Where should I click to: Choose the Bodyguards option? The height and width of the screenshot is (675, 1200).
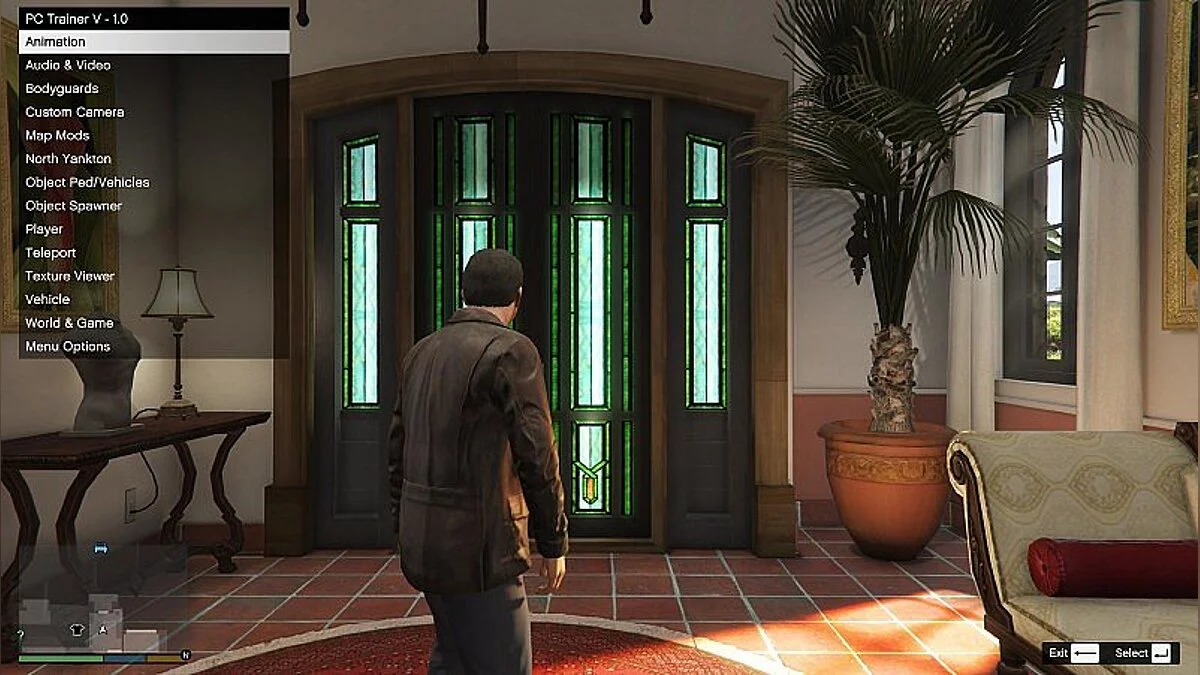(x=62, y=89)
